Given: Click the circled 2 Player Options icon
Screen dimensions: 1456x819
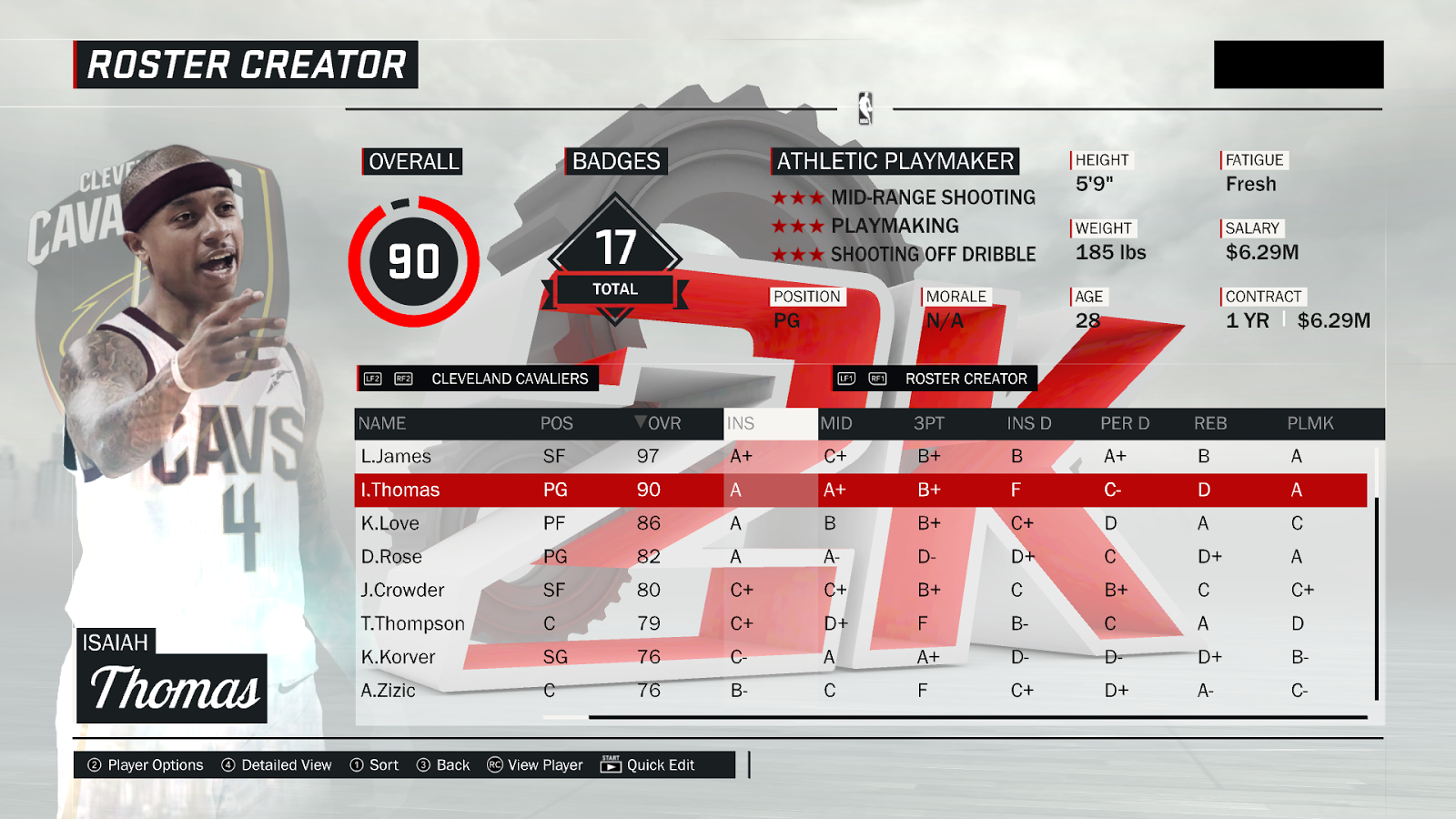Looking at the screenshot, I should (94, 765).
